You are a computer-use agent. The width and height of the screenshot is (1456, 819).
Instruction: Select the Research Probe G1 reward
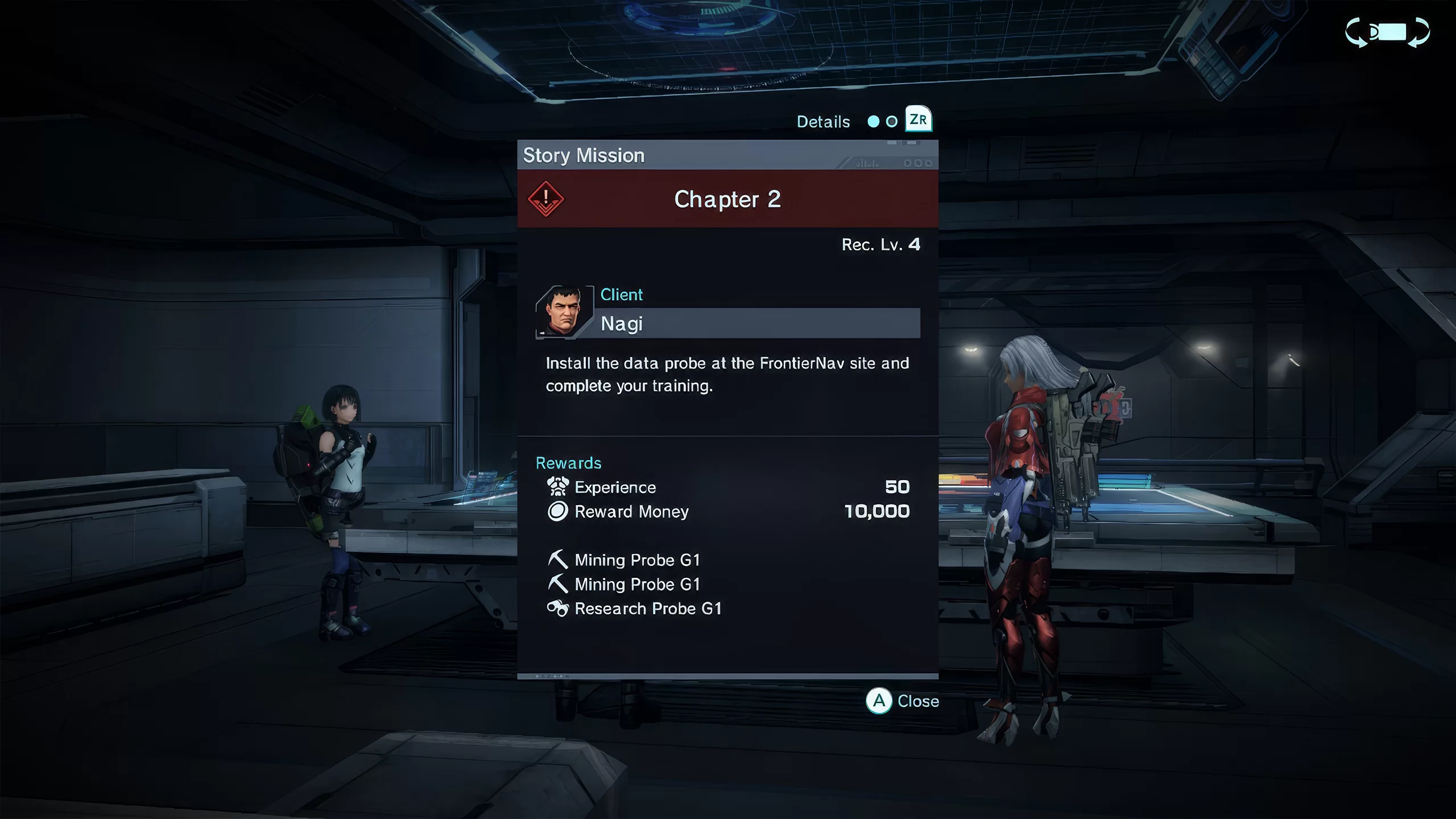coord(647,609)
